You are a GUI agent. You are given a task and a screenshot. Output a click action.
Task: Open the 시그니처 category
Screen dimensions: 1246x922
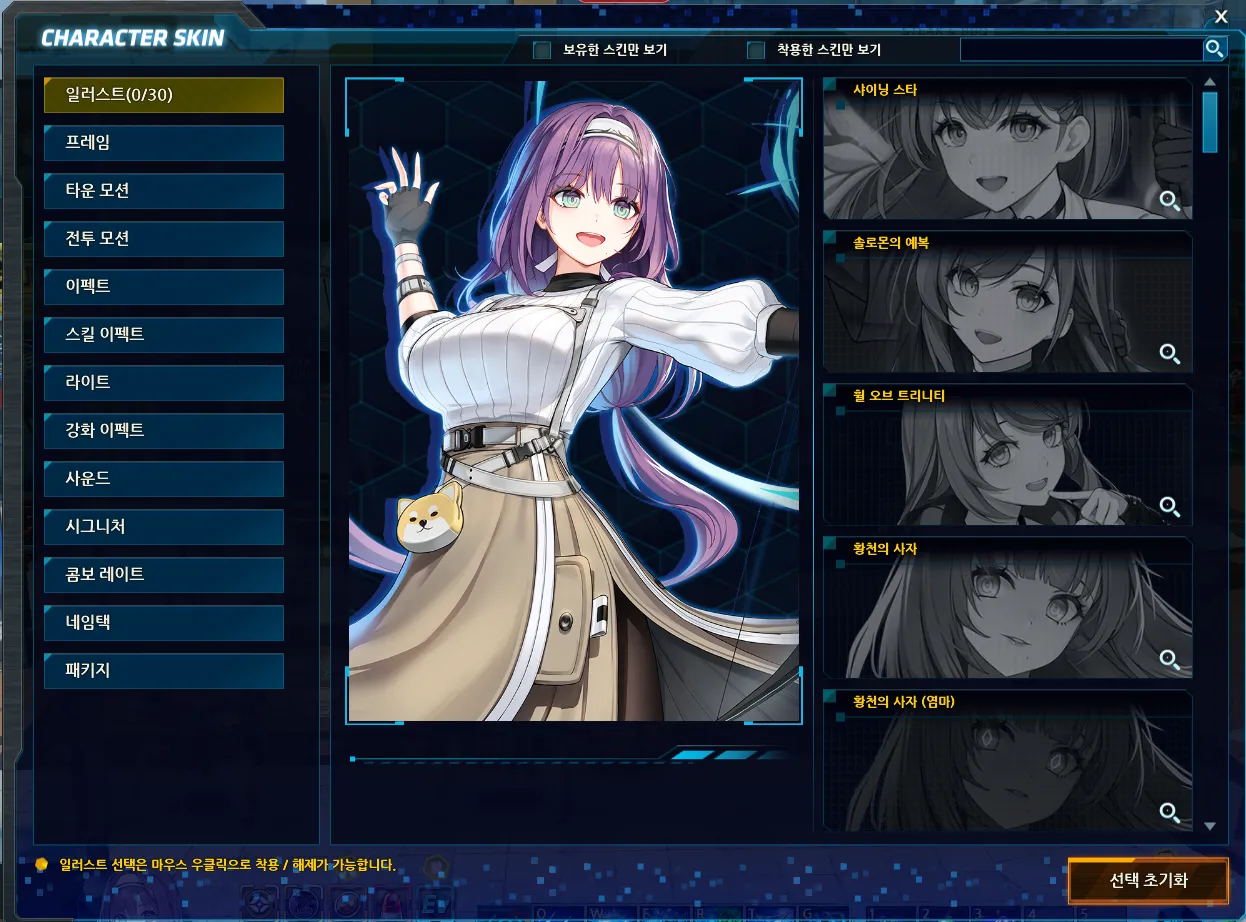tap(164, 527)
